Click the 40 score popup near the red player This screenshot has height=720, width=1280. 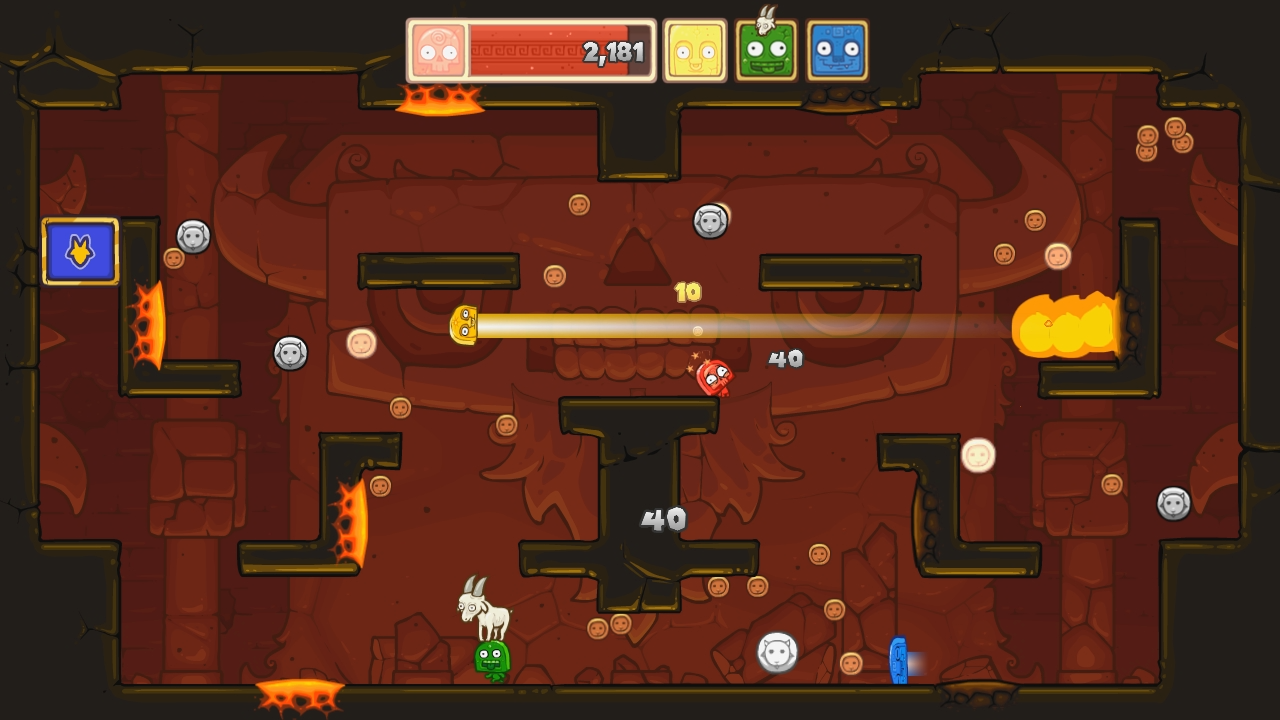click(784, 358)
